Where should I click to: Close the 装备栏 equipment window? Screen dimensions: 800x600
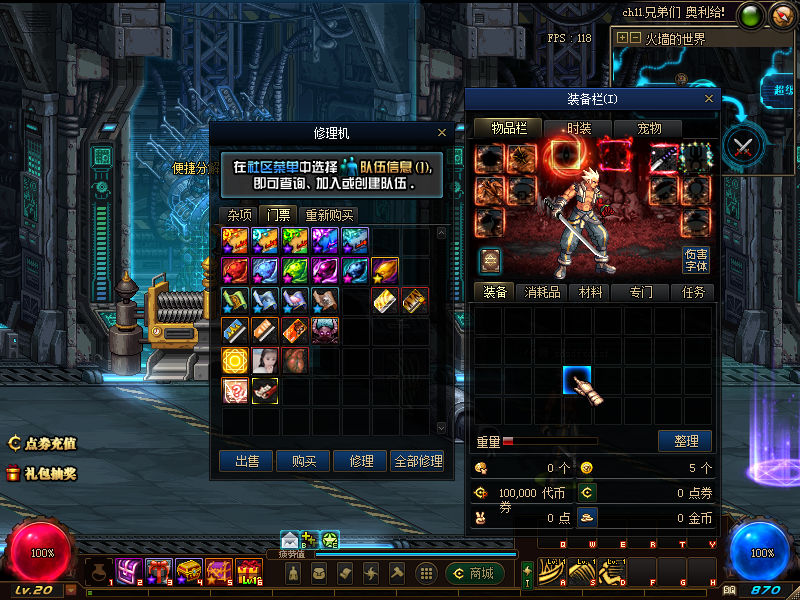(709, 99)
